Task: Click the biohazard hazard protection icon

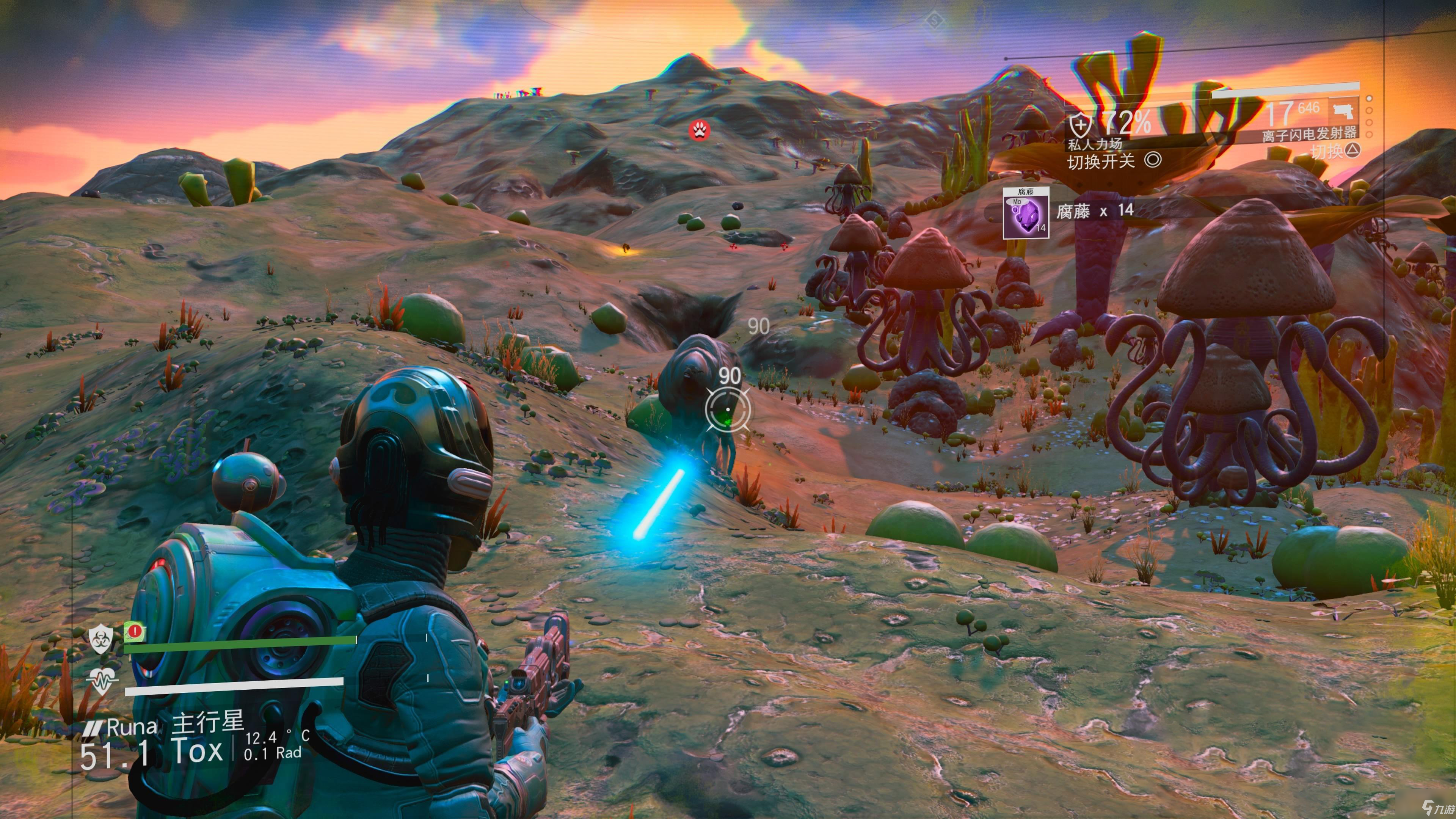Action: 100,639
